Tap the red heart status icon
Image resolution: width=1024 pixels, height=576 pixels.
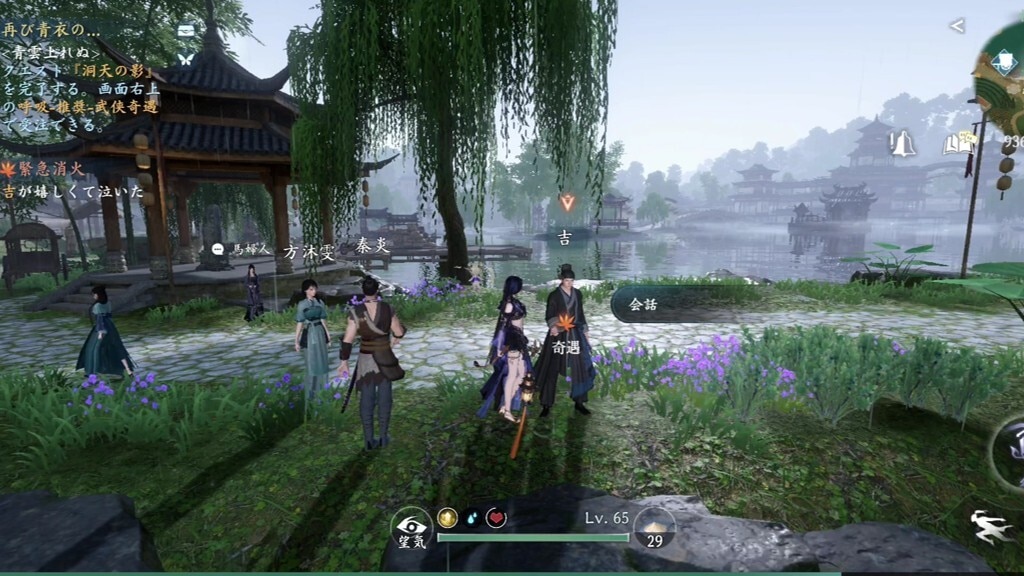[x=496, y=517]
